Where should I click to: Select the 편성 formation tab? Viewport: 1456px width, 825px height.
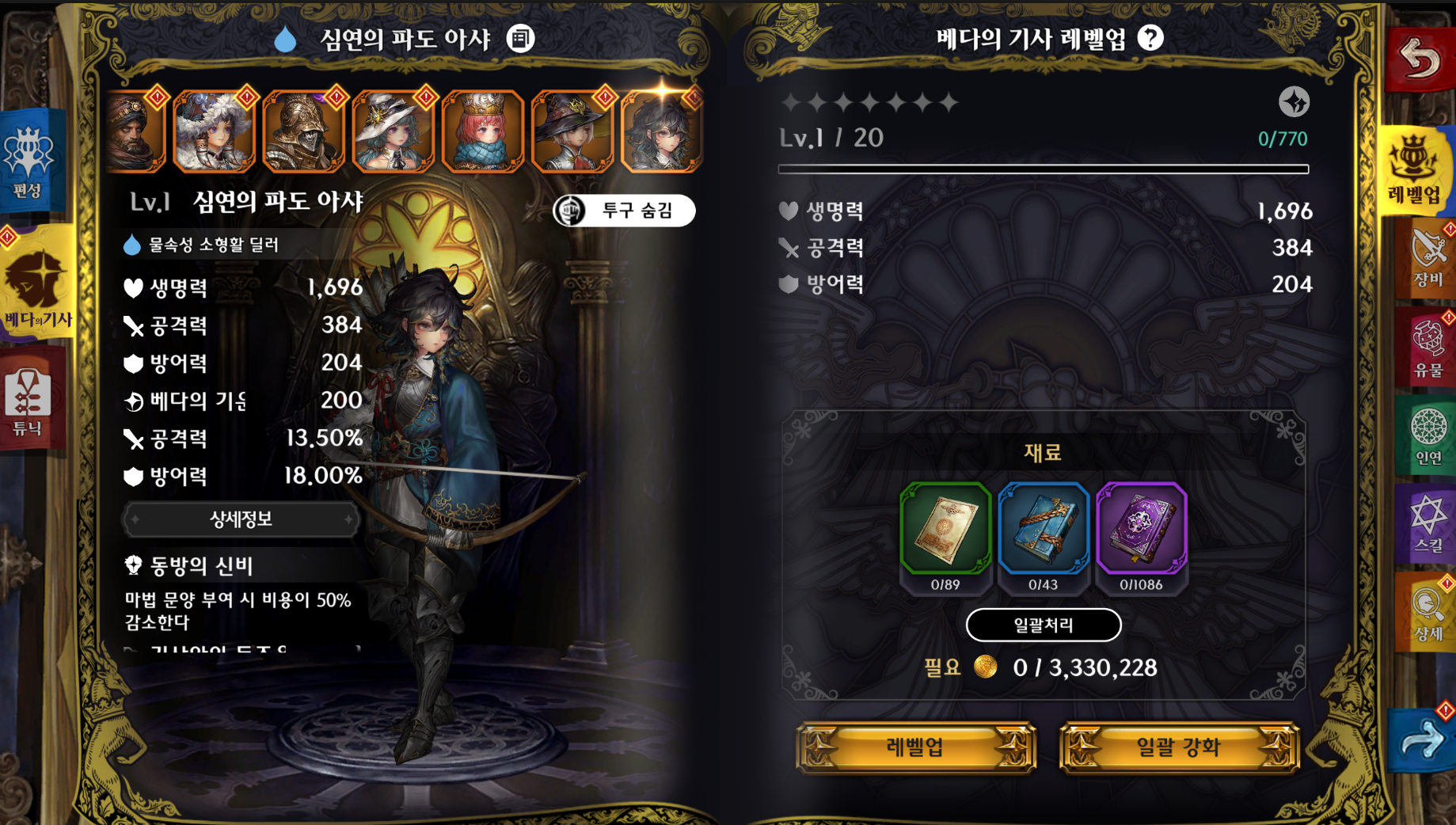[x=29, y=162]
